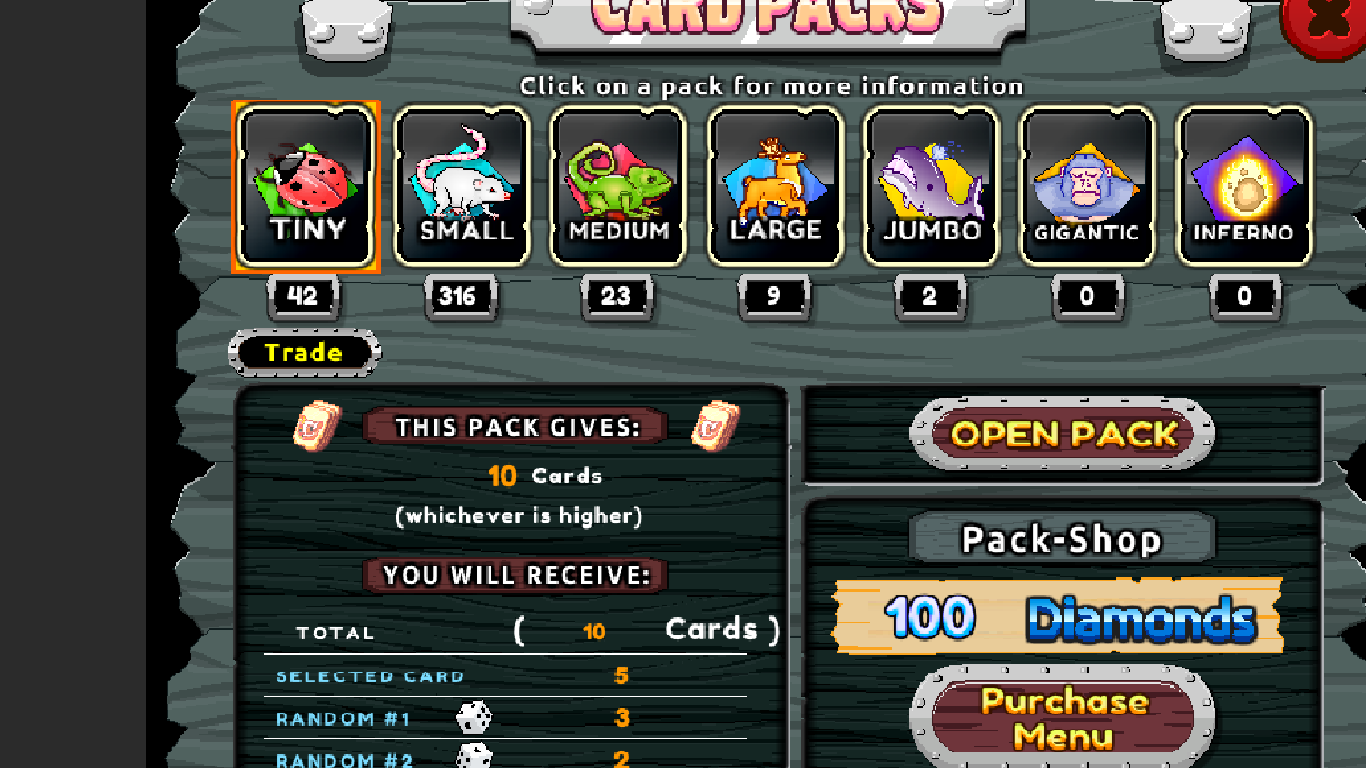Select the Medium chameleon card pack
Image resolution: width=1366 pixels, height=768 pixels.
[618, 186]
